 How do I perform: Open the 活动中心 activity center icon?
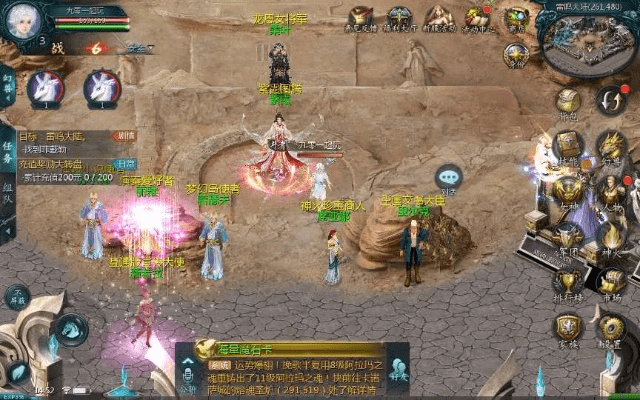click(477, 18)
